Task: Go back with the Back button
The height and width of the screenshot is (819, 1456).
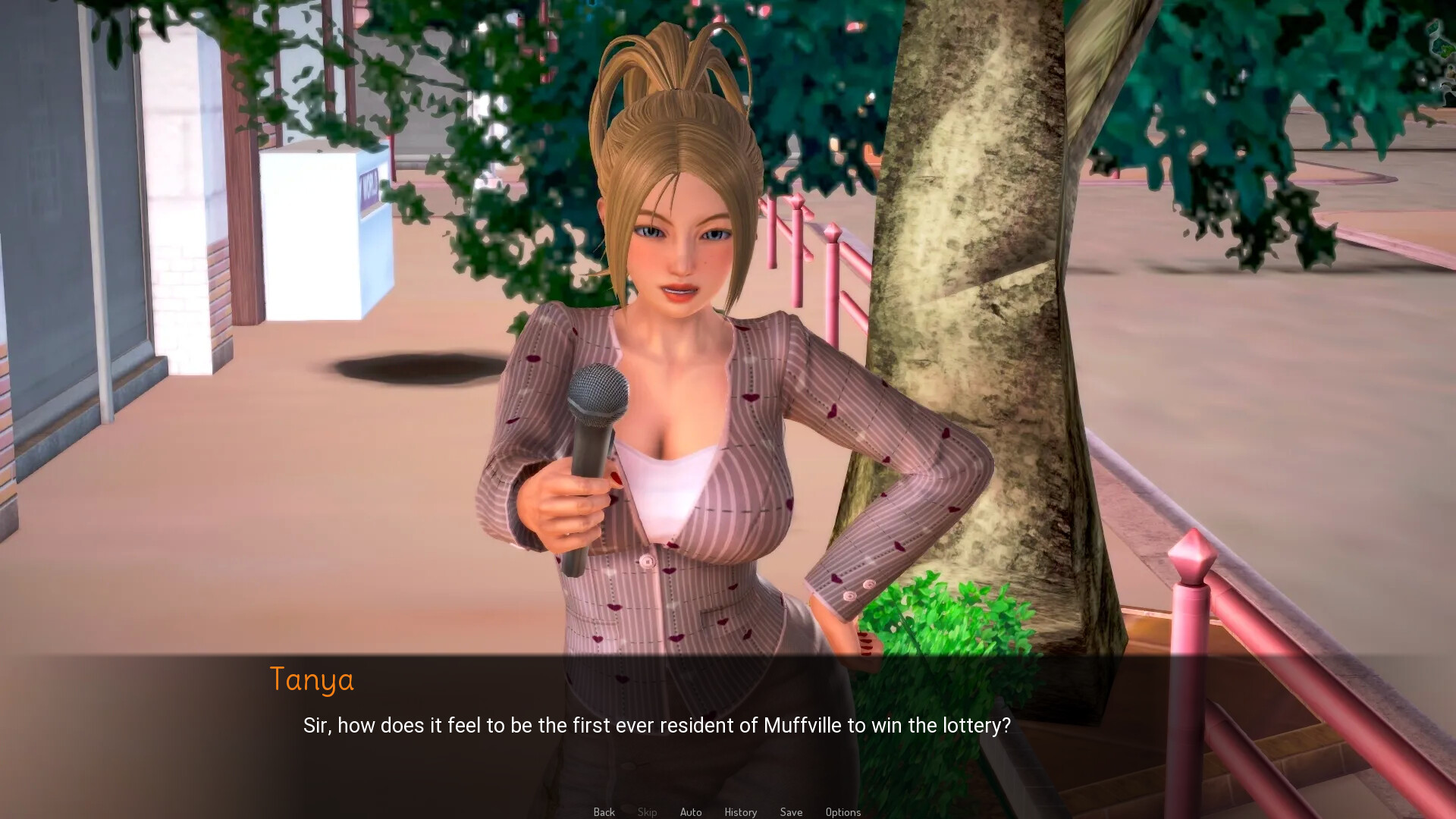Action: point(604,811)
